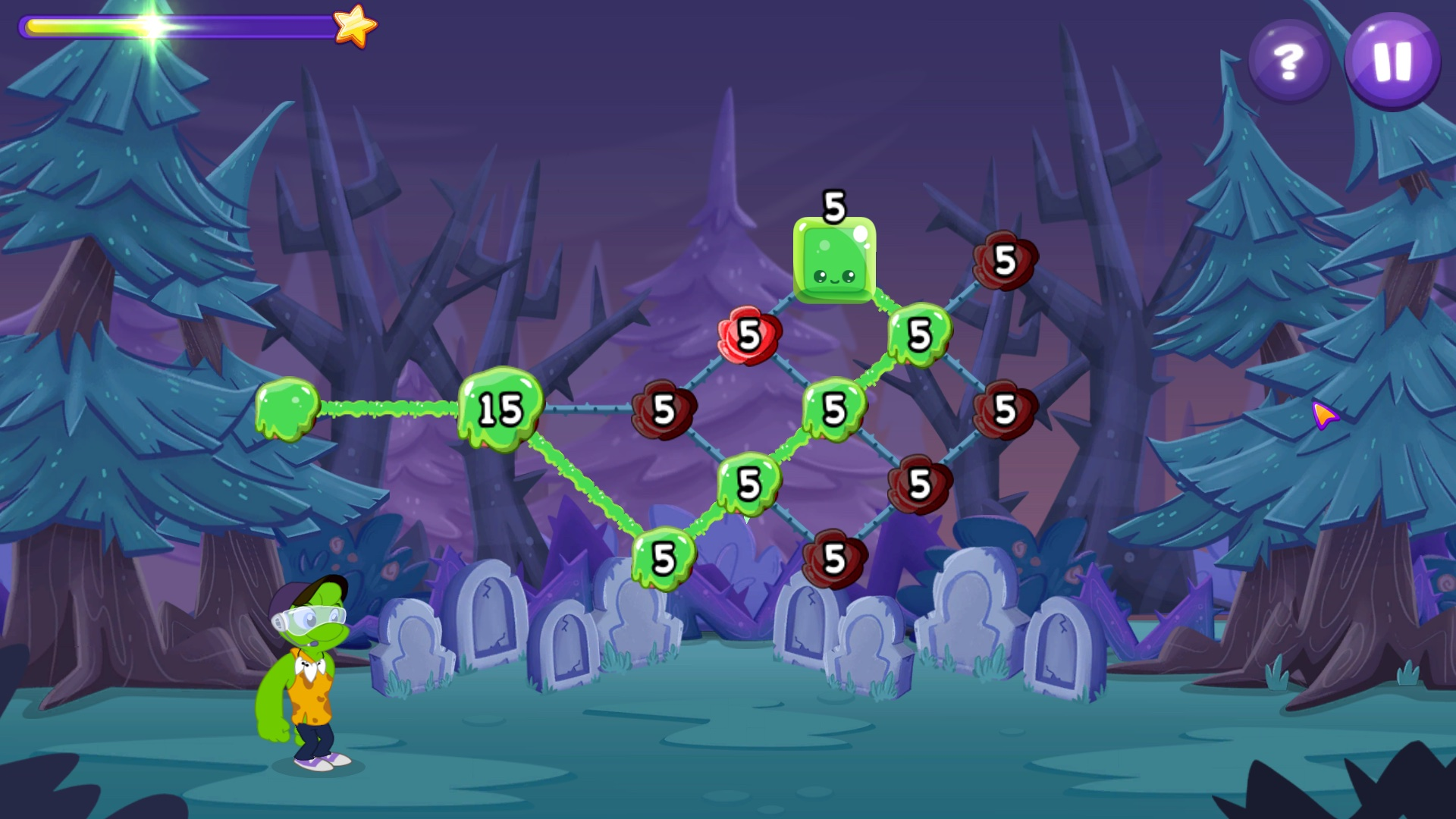Choose the bright red highlighted 5 node

pyautogui.click(x=749, y=335)
